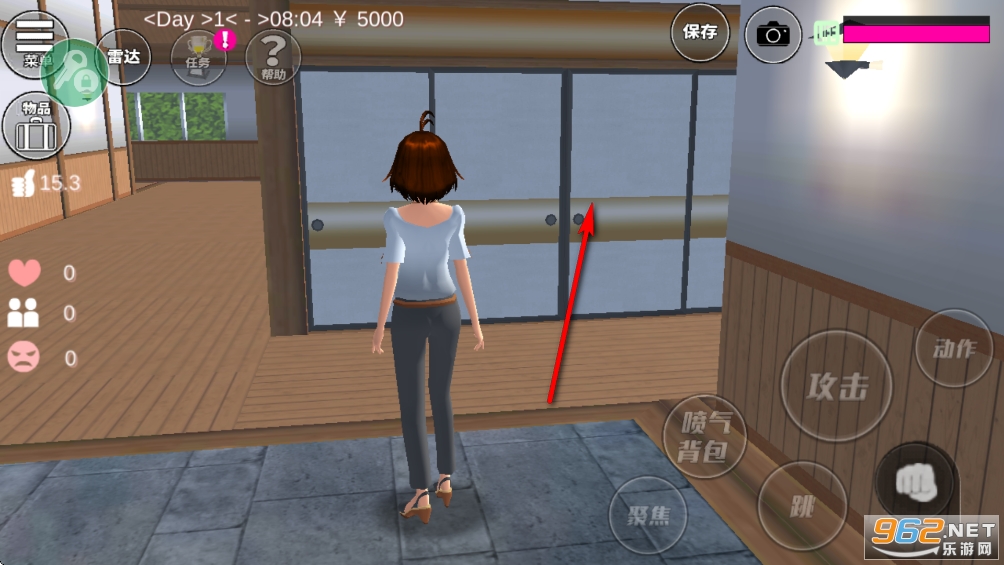Tap the 攻击 attack button
Image resolution: width=1004 pixels, height=565 pixels.
pyautogui.click(x=836, y=386)
